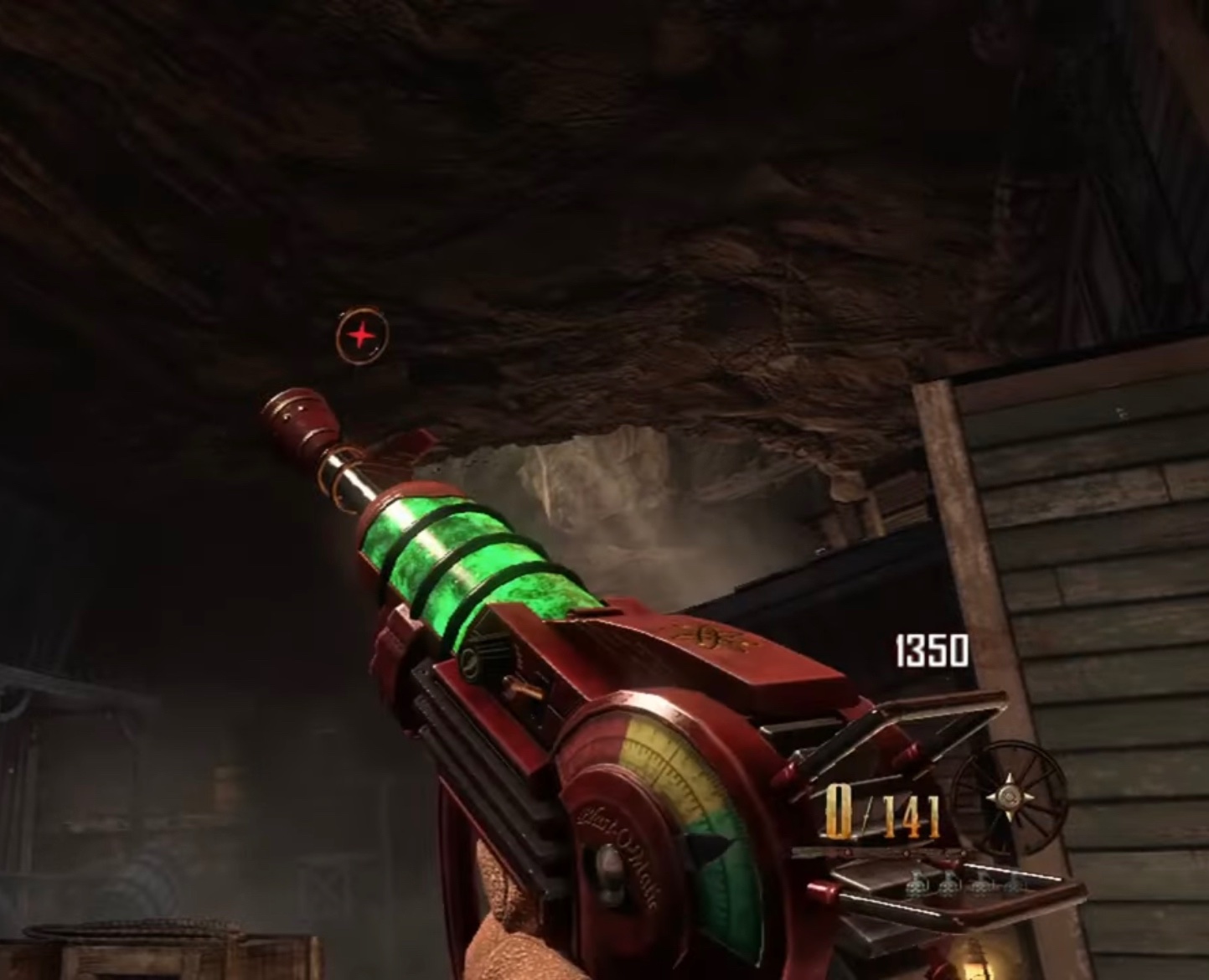This screenshot has height=980, width=1209.
Task: Click the first grenade indicator icon
Action: (915, 884)
